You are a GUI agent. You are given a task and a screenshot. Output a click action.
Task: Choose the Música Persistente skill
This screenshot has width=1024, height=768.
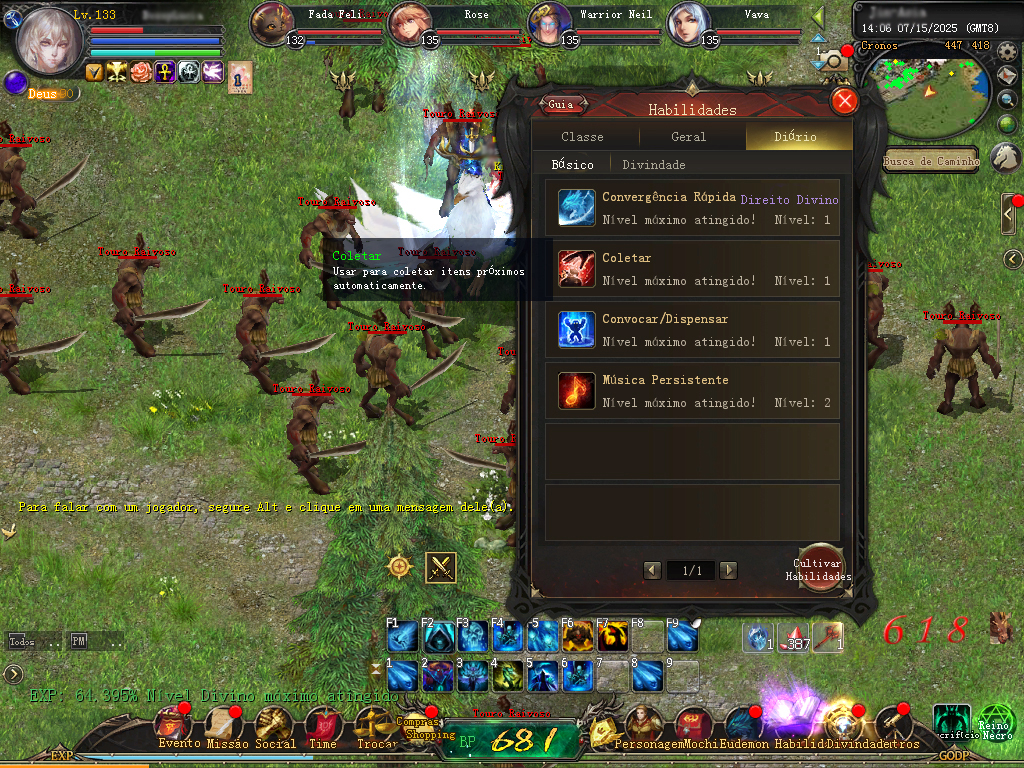coord(692,390)
